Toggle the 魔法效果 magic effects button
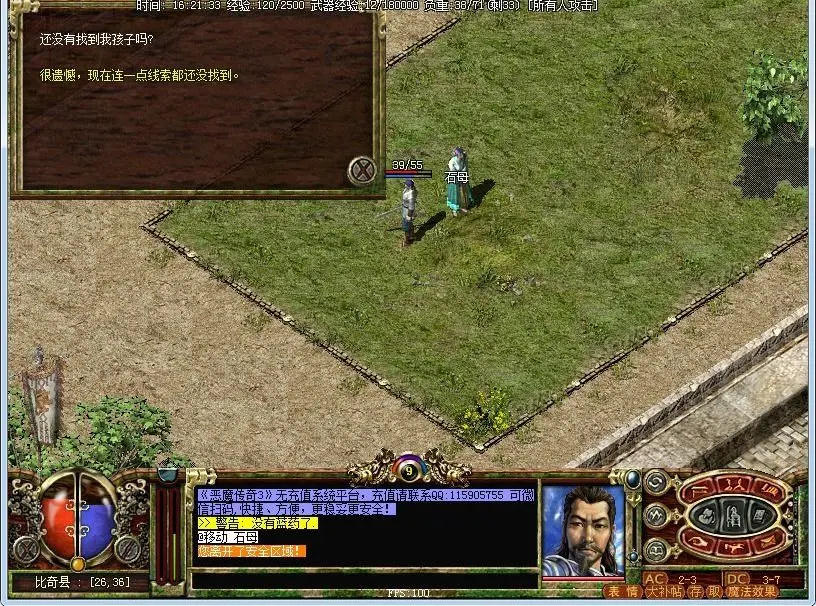Viewport: 816px width, 606px height. 754,592
